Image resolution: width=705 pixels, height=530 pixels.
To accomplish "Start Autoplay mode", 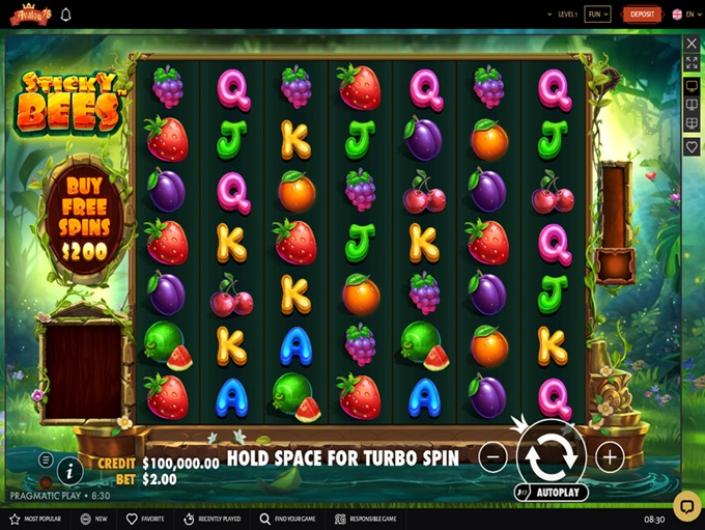I will pos(551,493).
